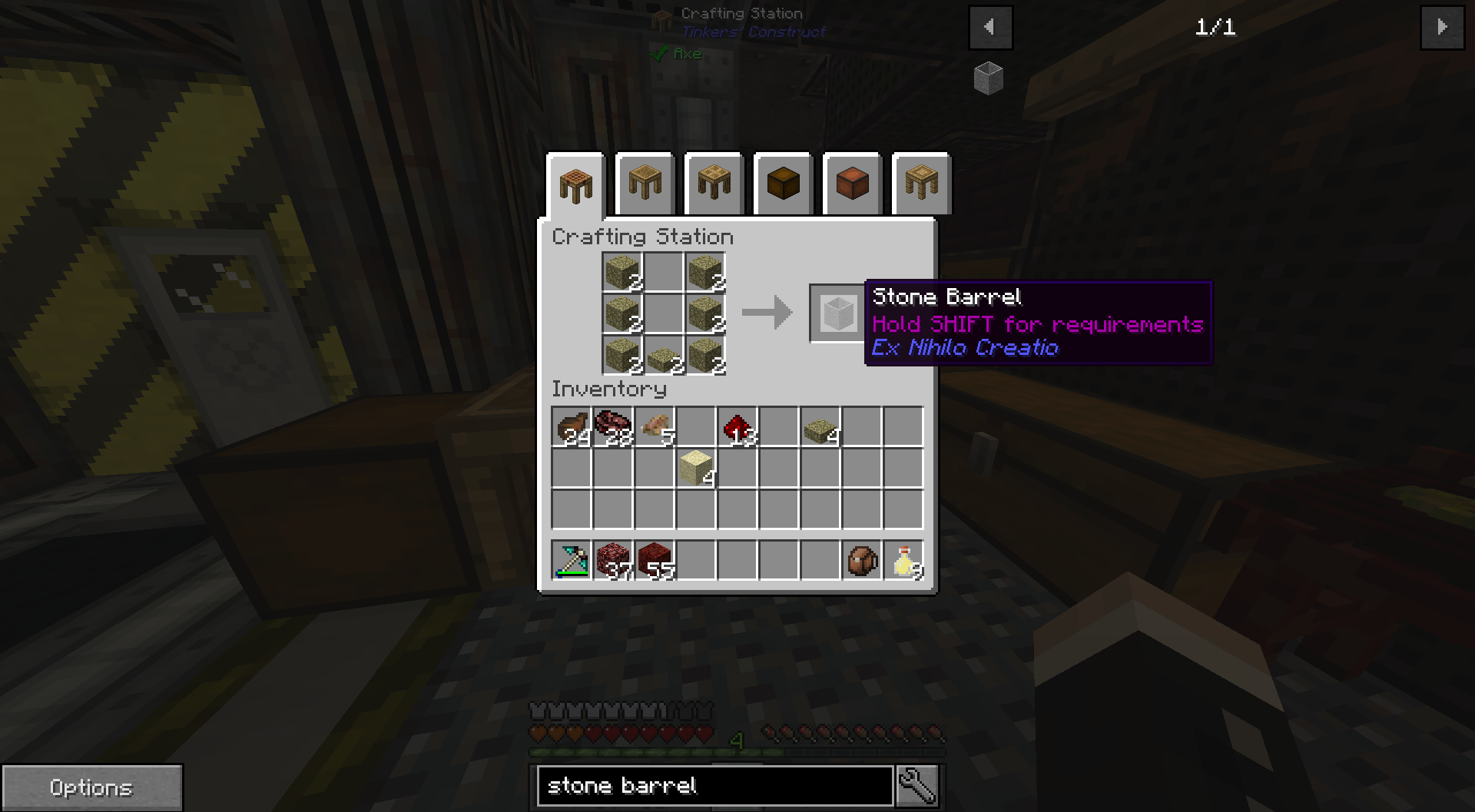Viewport: 1475px width, 812px height.
Task: Pick up the stack of 13 redstone
Action: point(737,428)
